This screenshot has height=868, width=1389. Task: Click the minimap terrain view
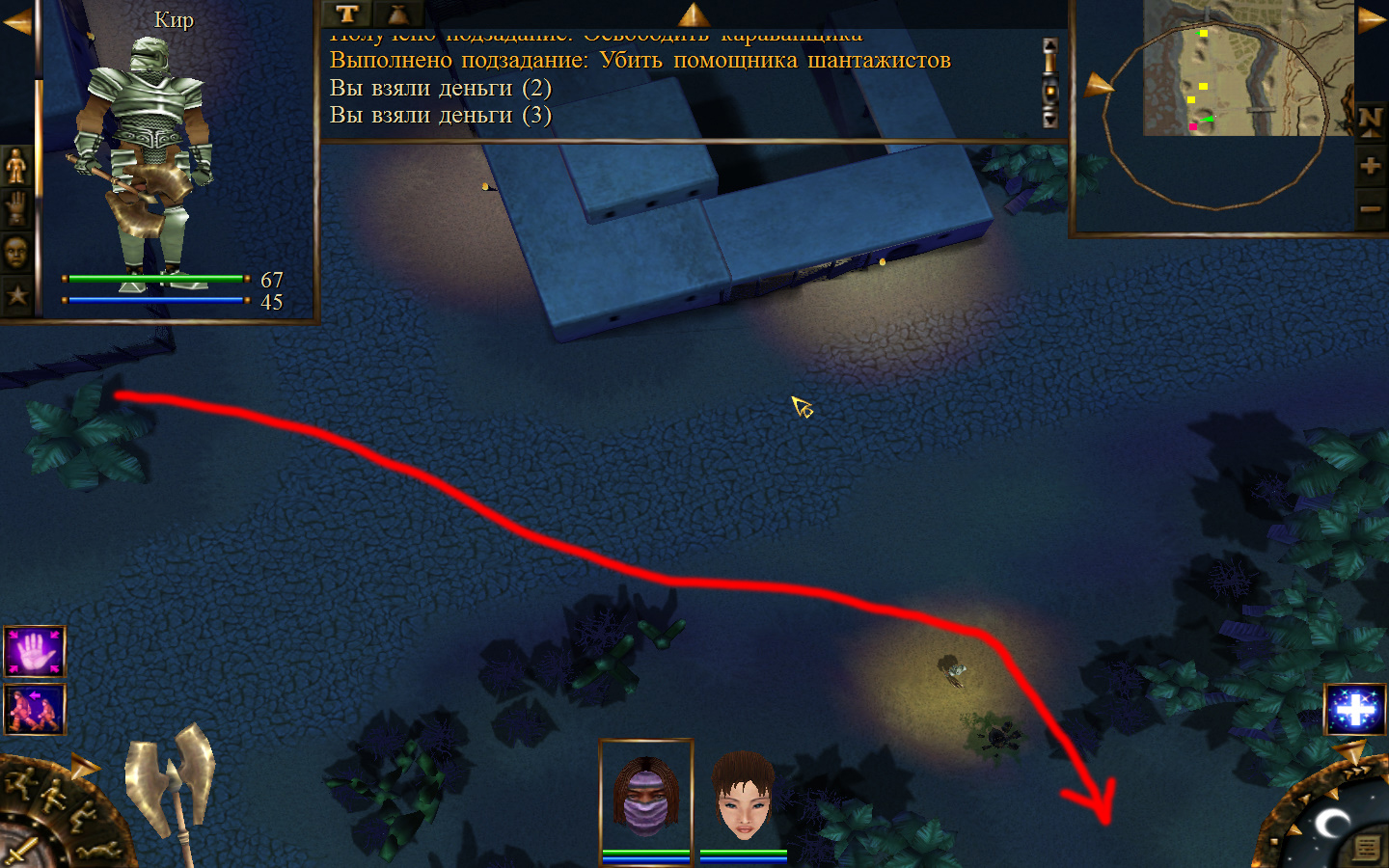click(x=1248, y=68)
